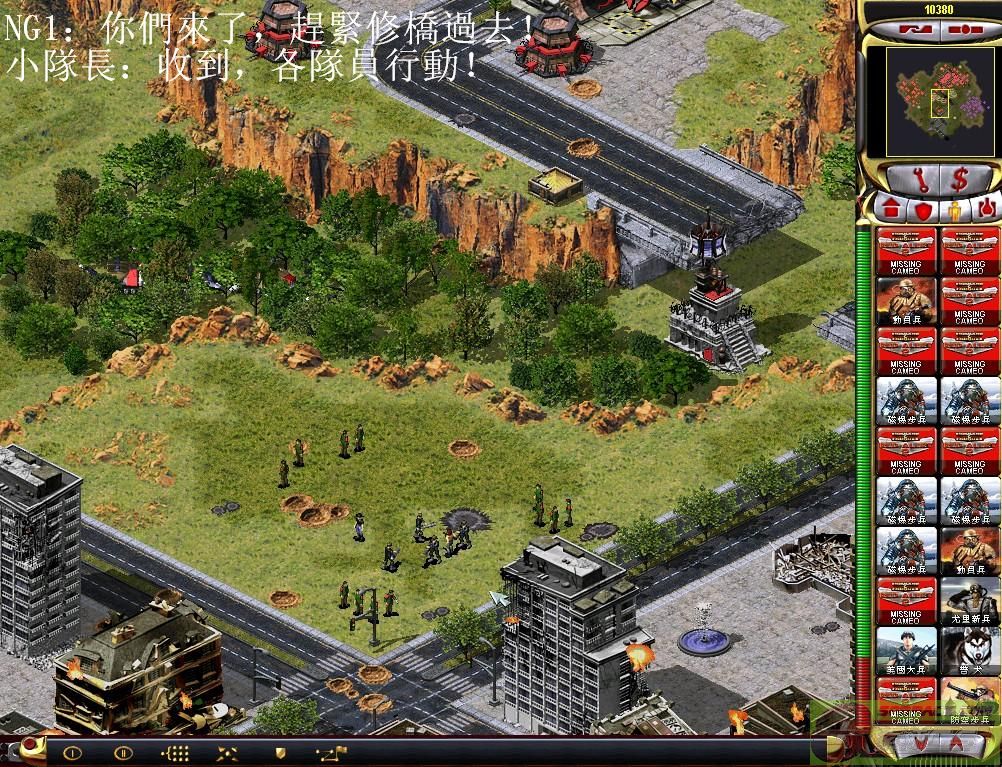Activate the guard shield command

(281, 751)
